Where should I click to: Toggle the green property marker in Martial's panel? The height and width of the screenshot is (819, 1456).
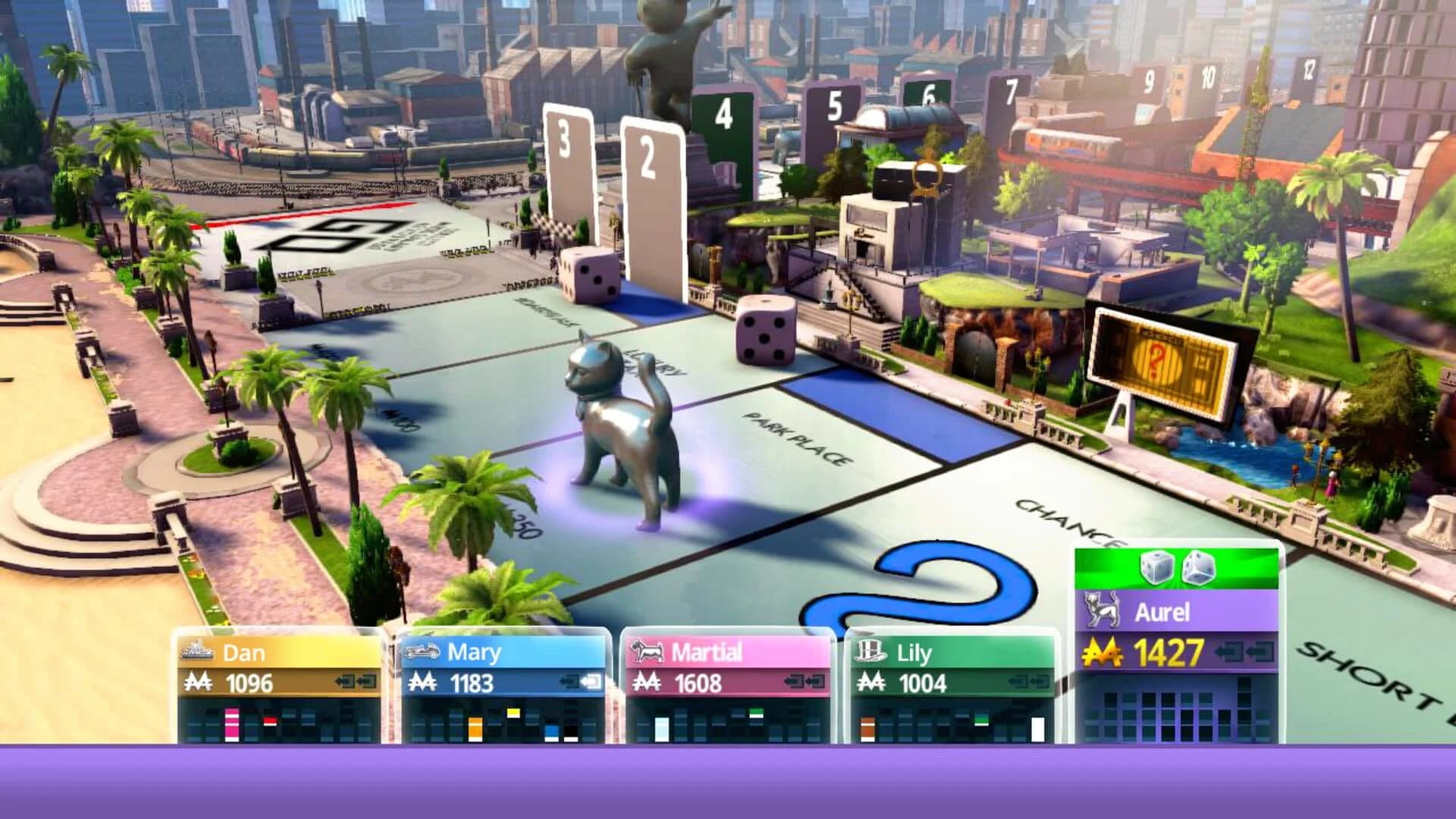(756, 711)
